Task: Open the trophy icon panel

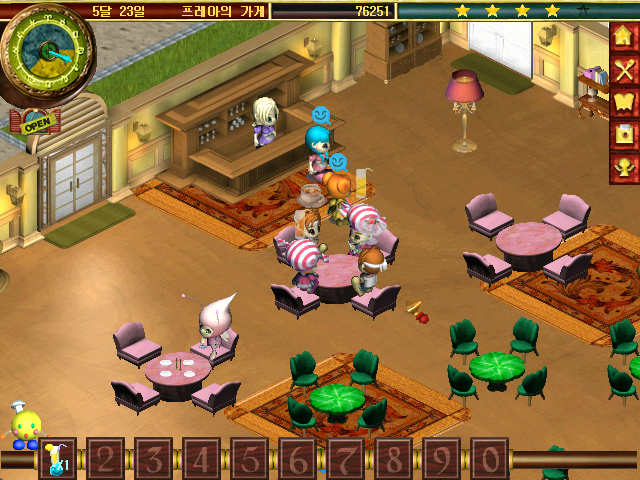Action: [x=624, y=167]
